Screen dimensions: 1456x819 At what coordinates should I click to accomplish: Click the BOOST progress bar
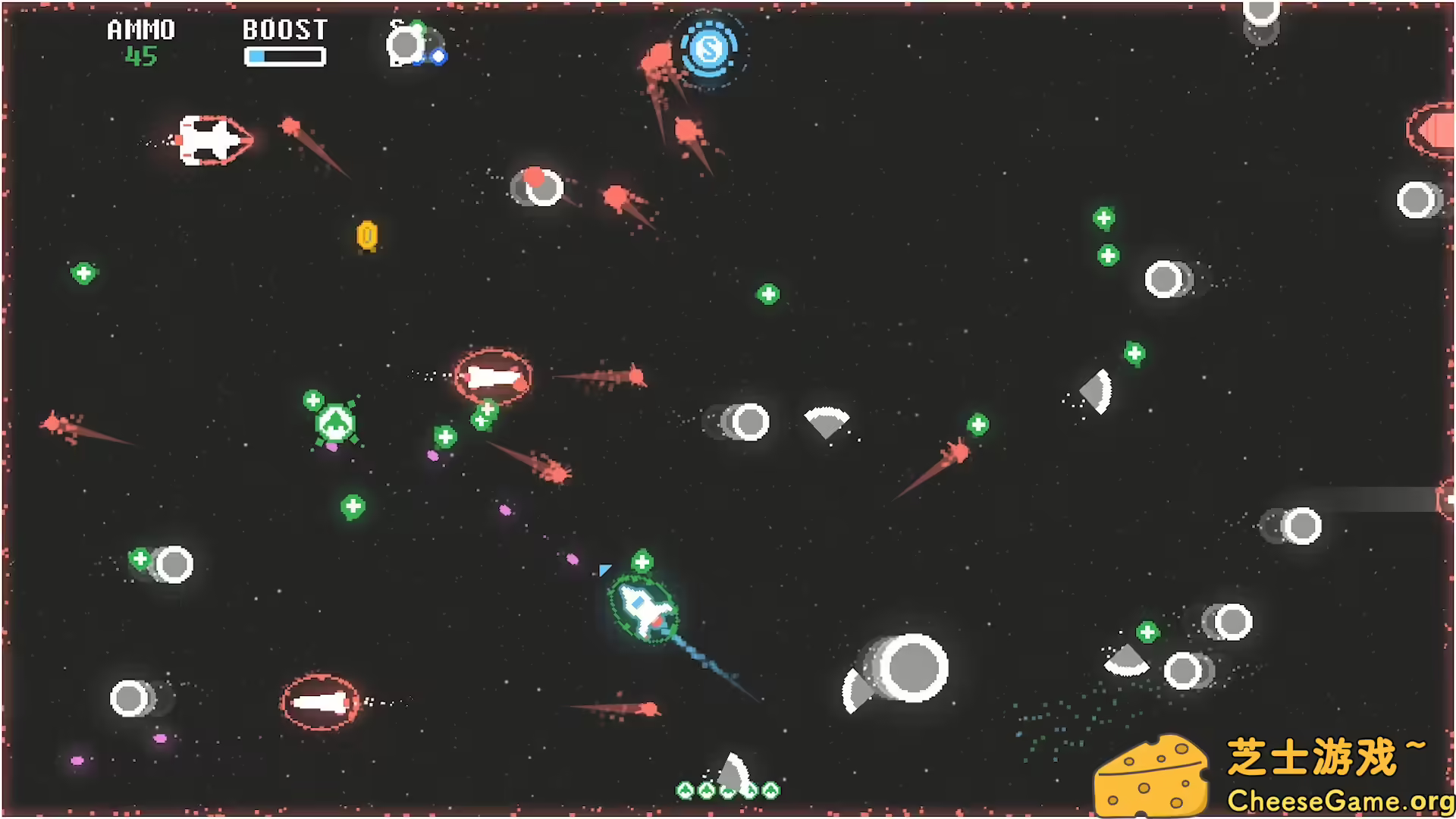284,55
